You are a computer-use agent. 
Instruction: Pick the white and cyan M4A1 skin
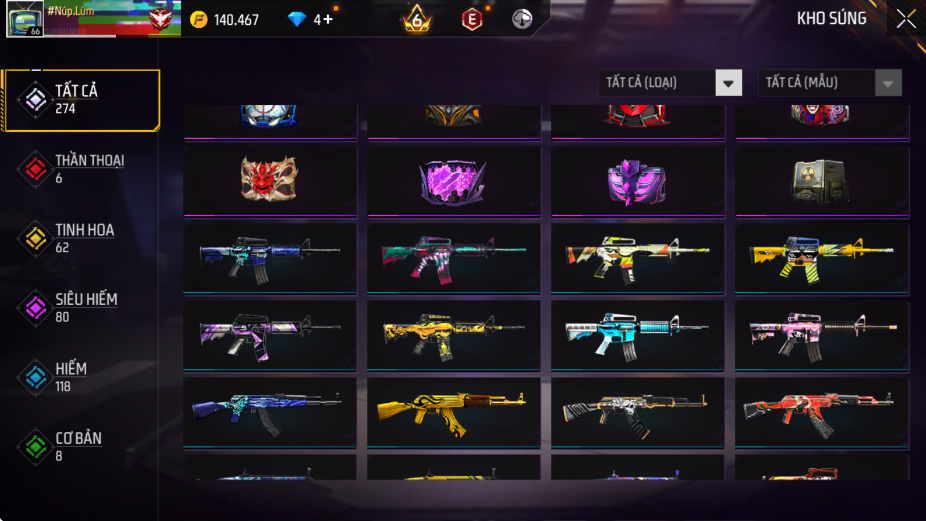[637, 333]
